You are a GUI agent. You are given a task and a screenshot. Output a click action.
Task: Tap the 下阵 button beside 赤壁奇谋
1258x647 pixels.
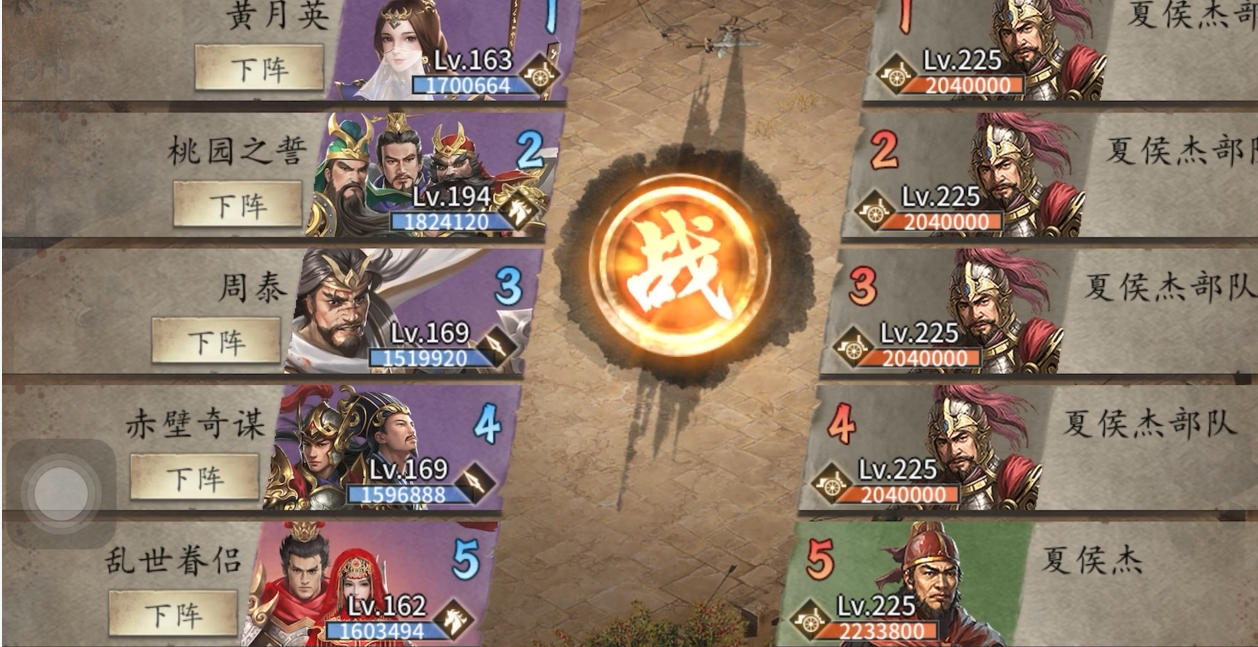tap(195, 477)
